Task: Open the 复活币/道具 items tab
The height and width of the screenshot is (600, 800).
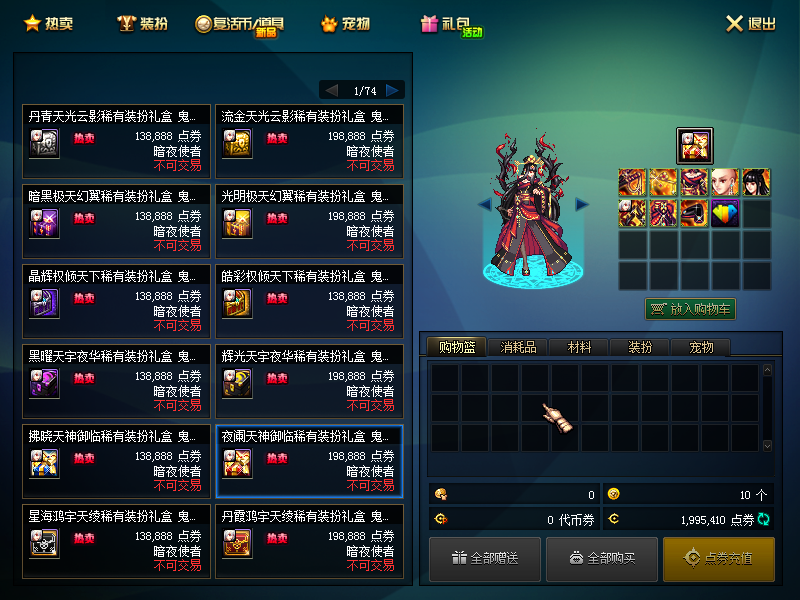Action: [x=240, y=24]
